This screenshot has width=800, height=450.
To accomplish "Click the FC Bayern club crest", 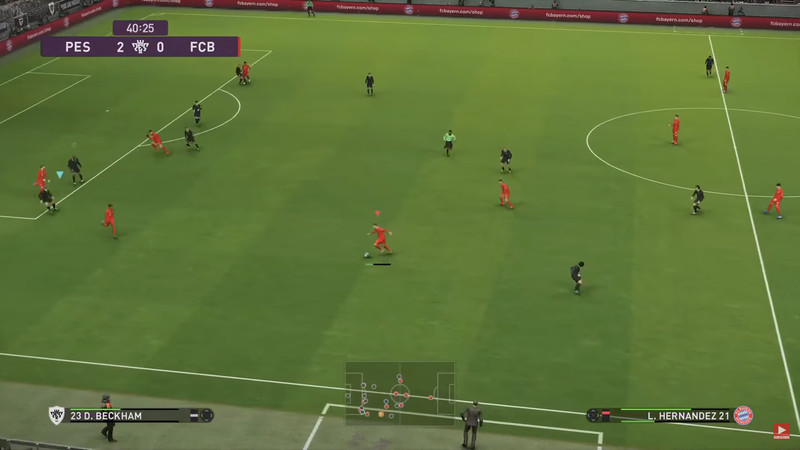I will tap(743, 415).
